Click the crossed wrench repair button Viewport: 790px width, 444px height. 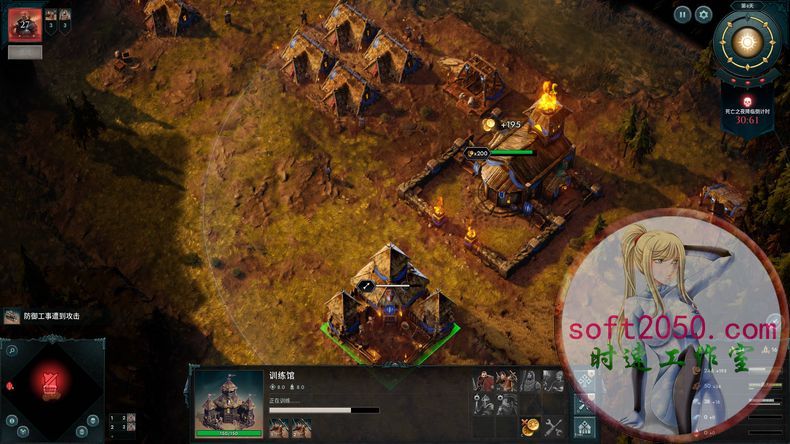[553, 427]
